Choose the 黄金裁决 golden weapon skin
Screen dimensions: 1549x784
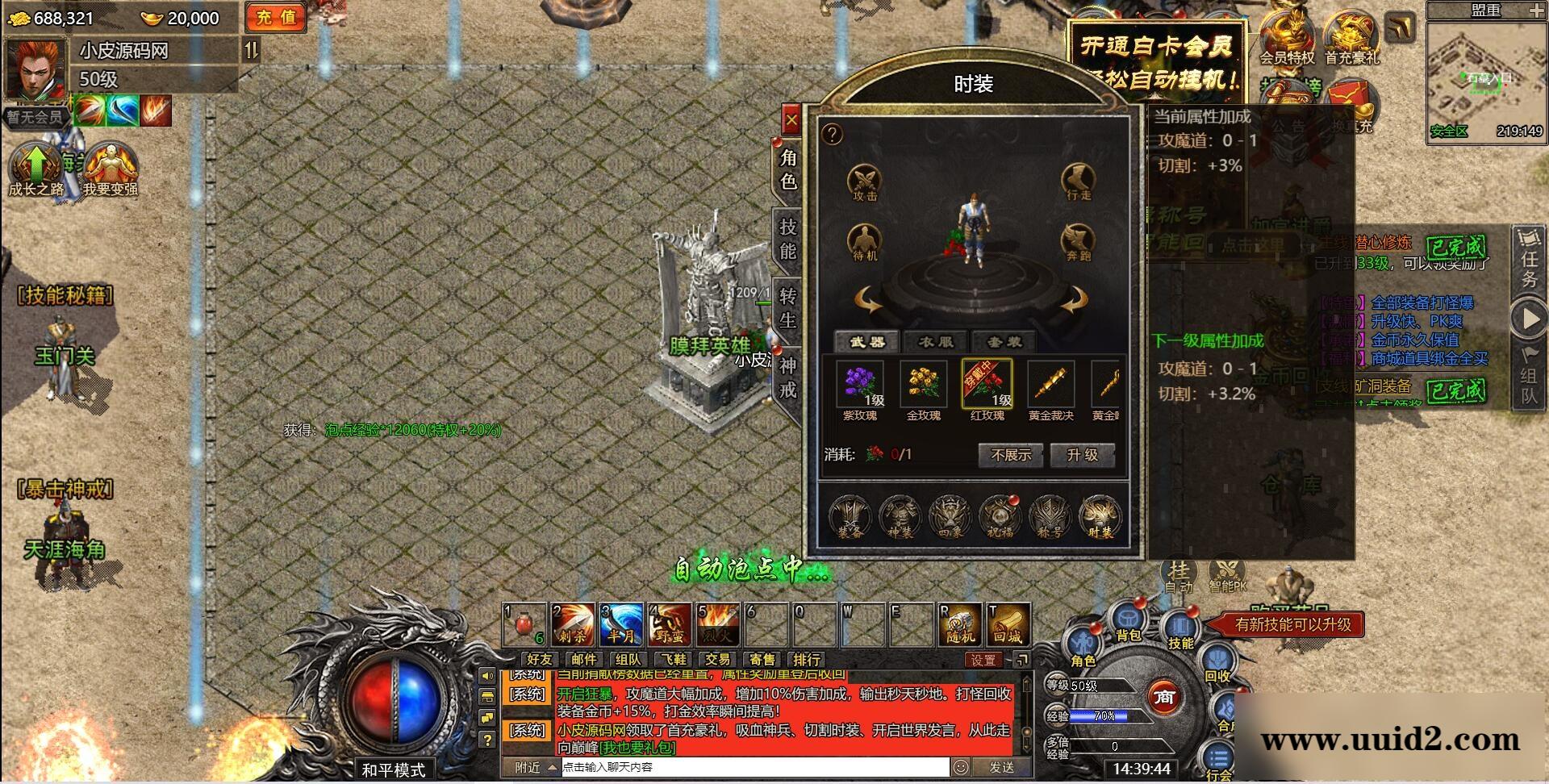[x=1050, y=386]
